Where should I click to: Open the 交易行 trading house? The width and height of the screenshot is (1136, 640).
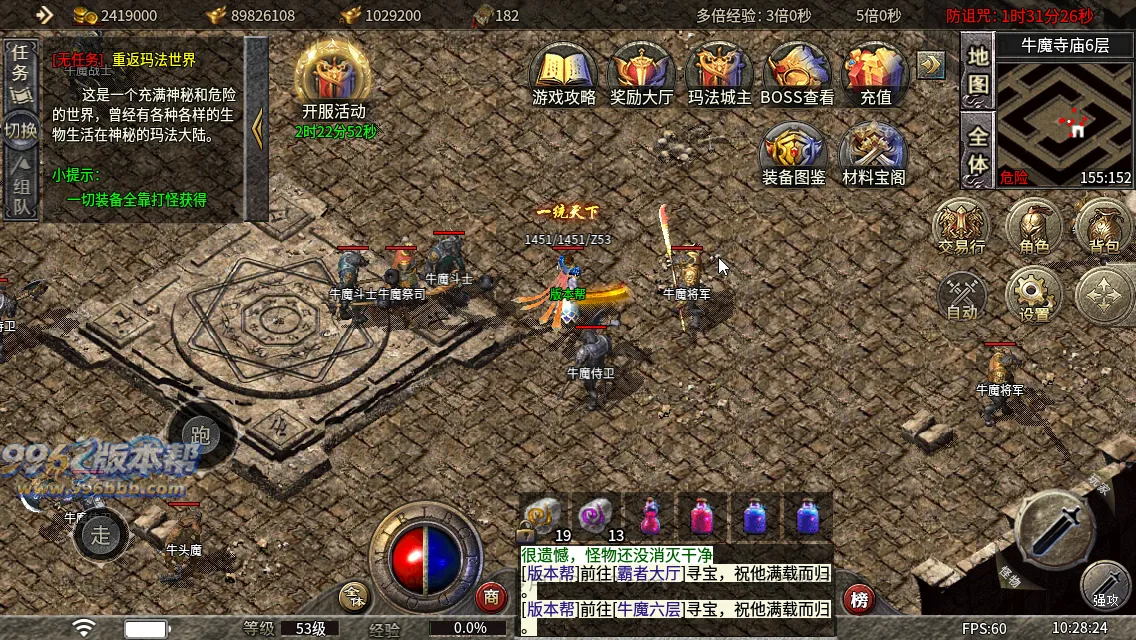coord(961,225)
